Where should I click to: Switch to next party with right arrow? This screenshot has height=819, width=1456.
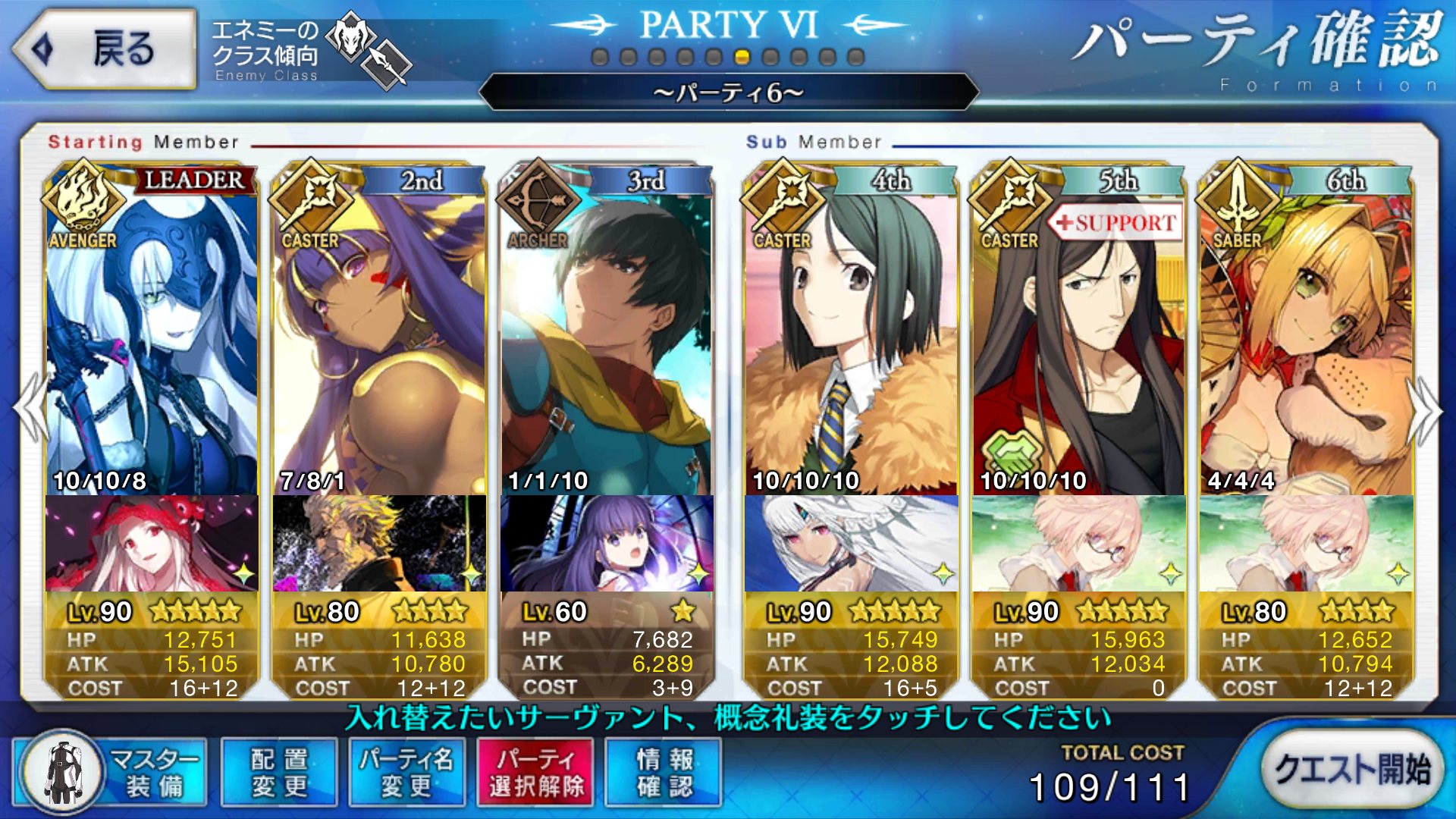[1426, 409]
